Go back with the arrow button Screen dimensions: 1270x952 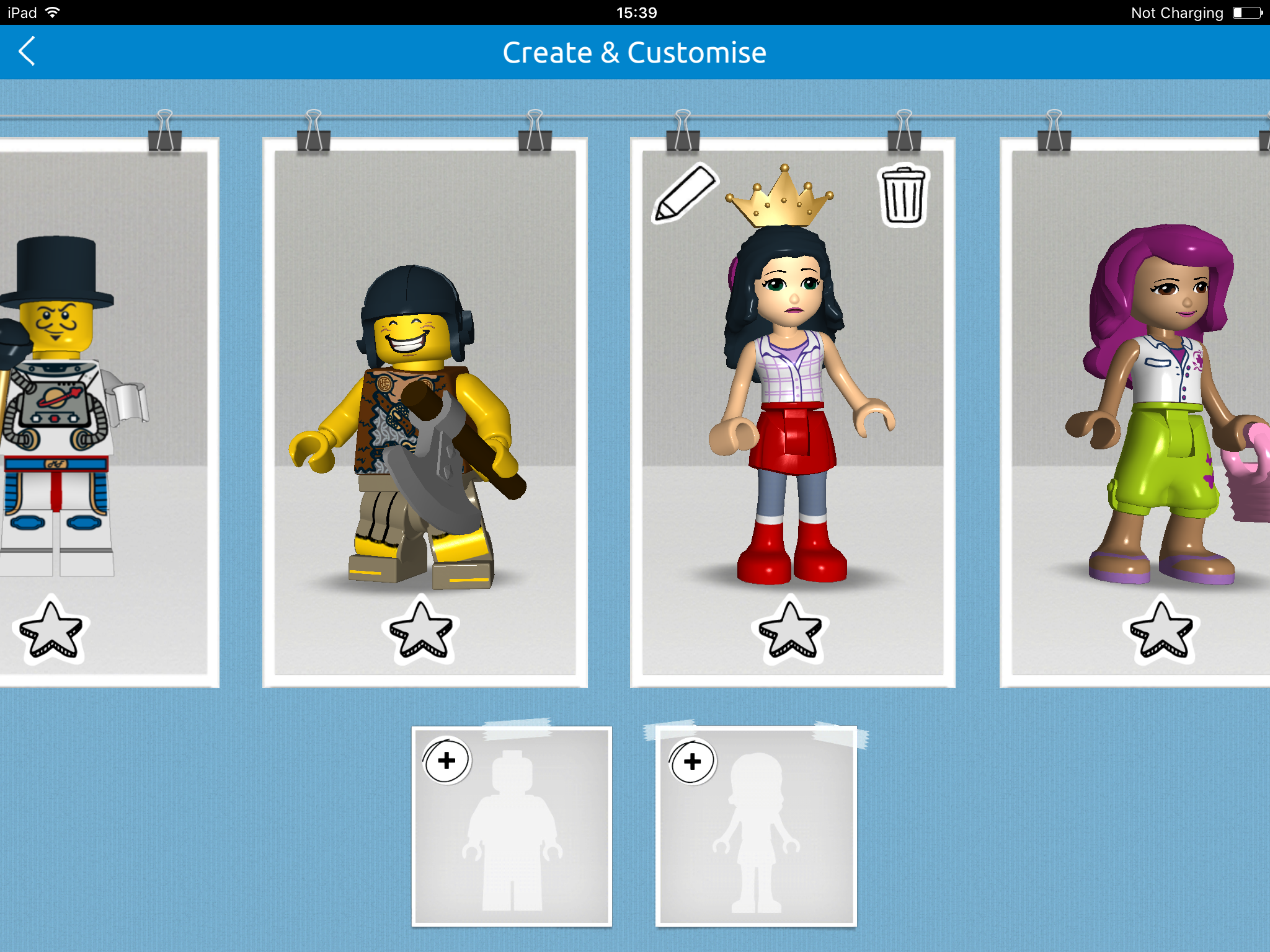(27, 51)
